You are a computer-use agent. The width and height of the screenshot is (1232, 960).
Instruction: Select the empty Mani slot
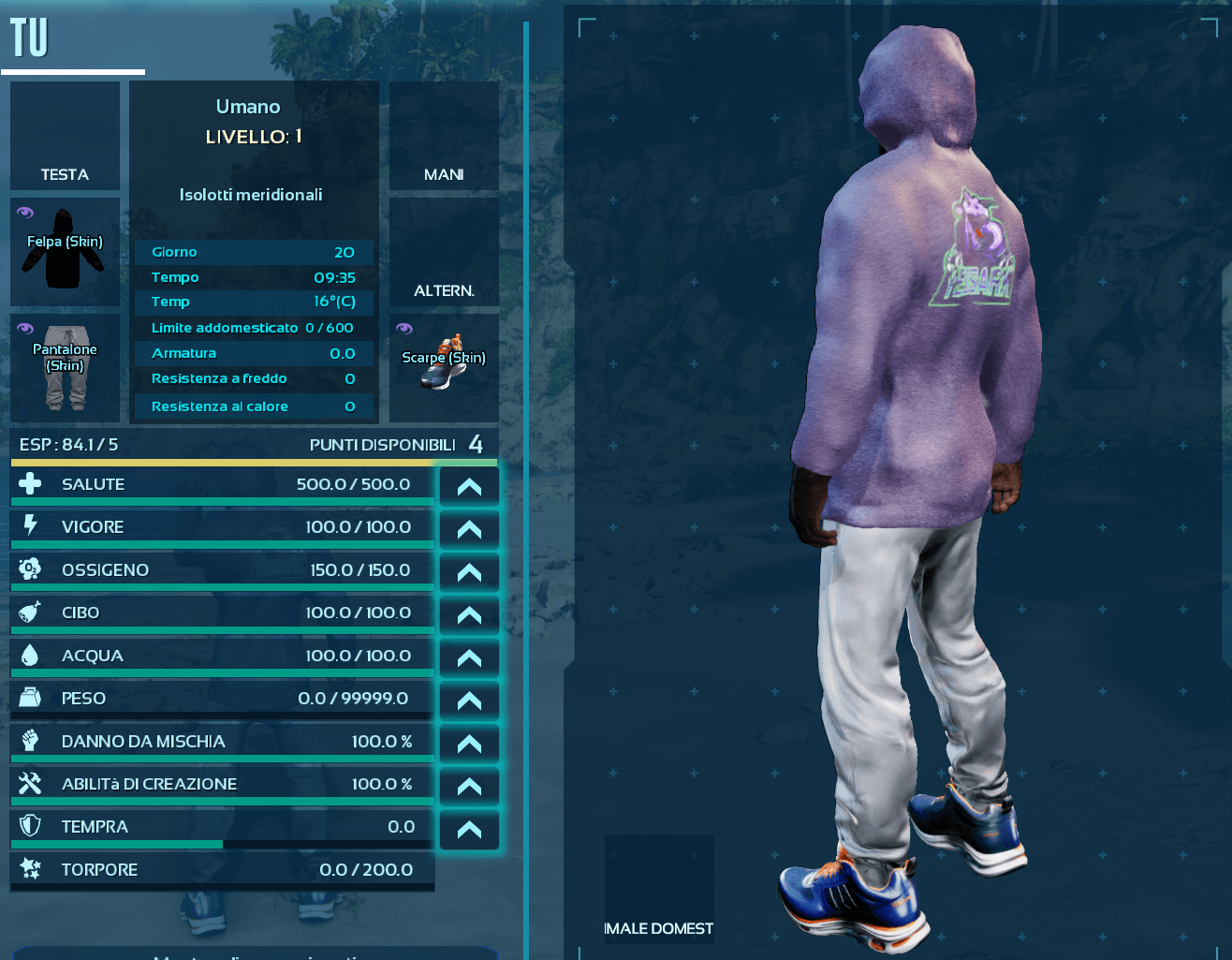tap(444, 136)
